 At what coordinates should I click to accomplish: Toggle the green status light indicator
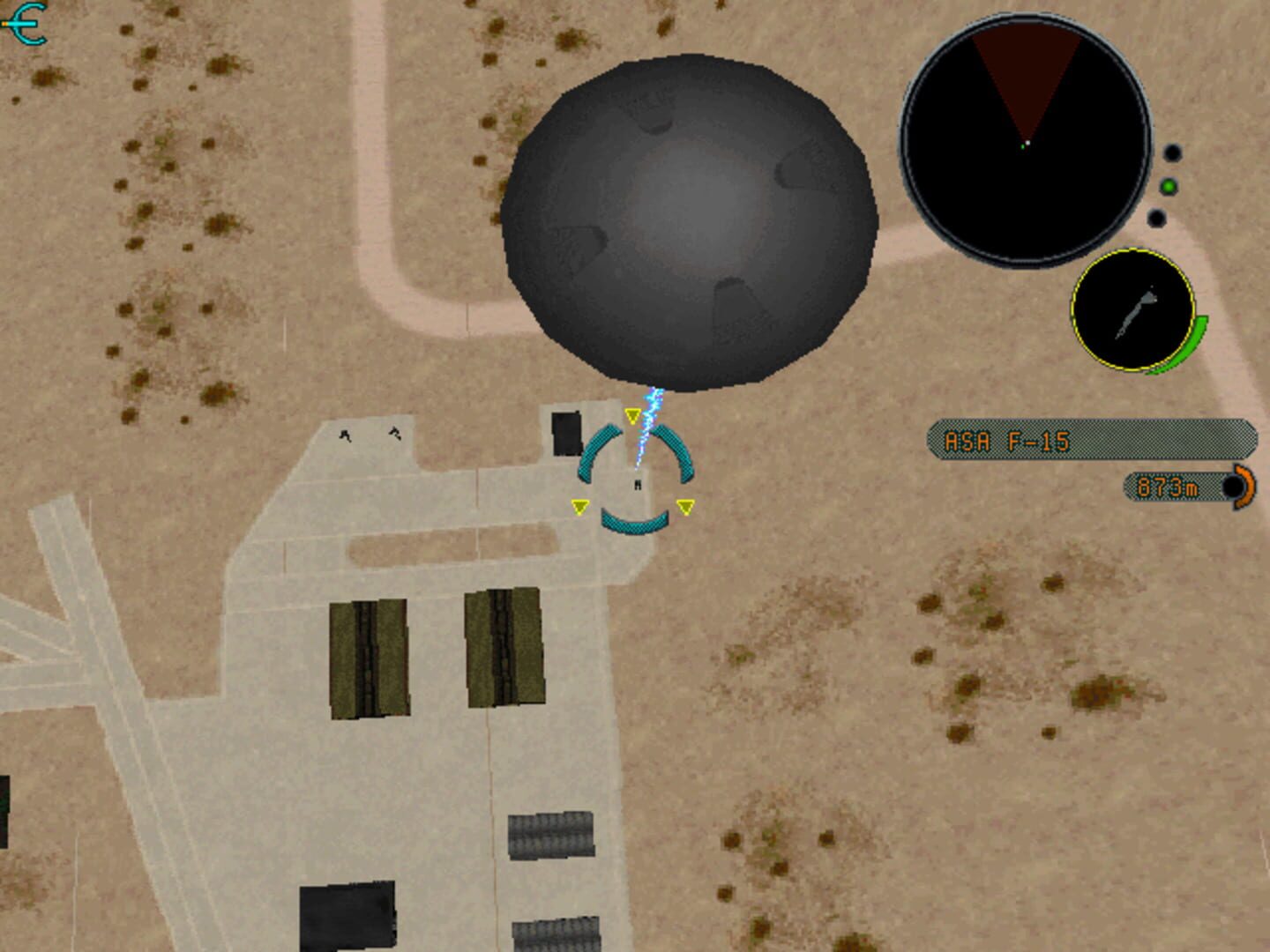pyautogui.click(x=1169, y=187)
